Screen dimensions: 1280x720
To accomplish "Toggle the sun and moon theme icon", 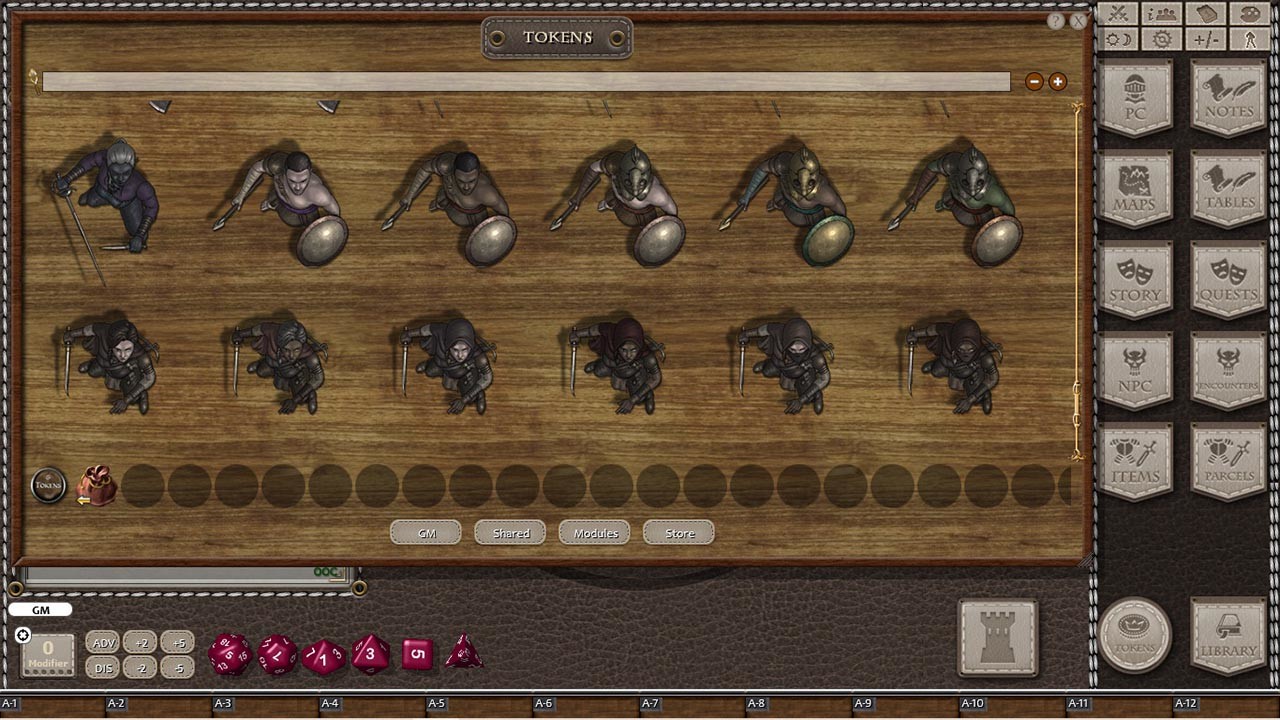I will (1118, 39).
